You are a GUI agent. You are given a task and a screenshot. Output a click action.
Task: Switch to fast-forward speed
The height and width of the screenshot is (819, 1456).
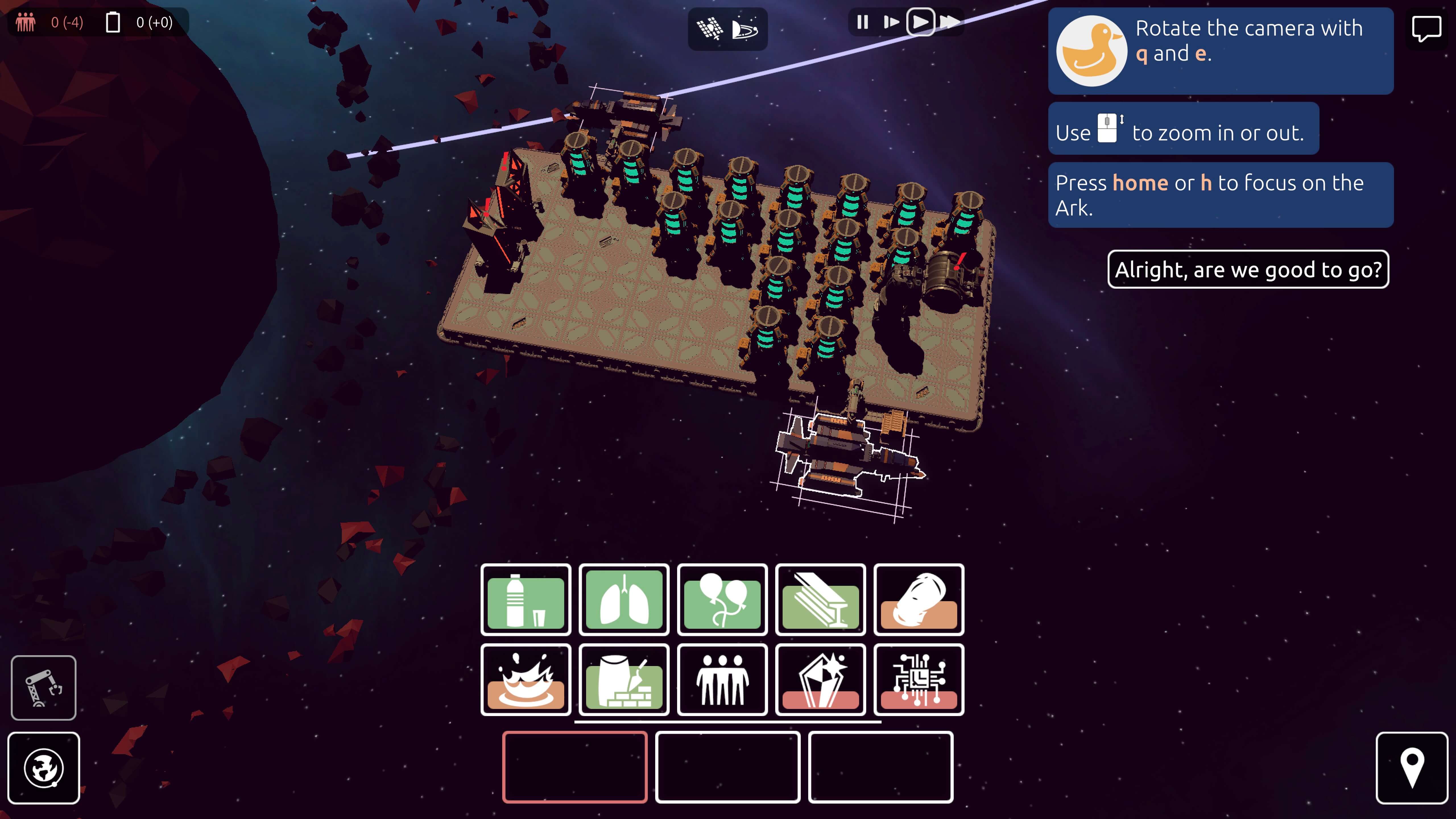(x=950, y=22)
